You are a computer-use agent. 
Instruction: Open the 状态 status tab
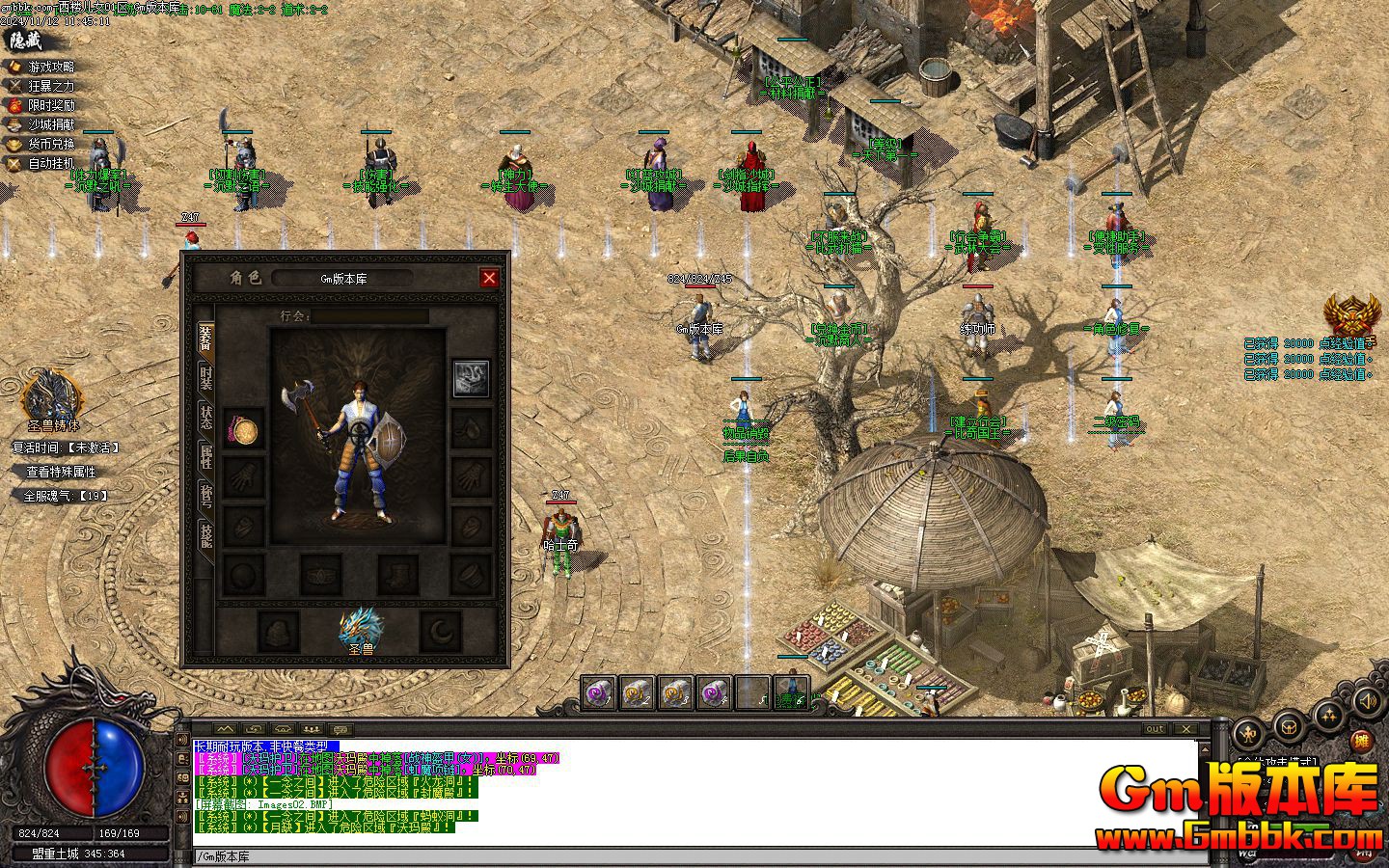pyautogui.click(x=205, y=417)
